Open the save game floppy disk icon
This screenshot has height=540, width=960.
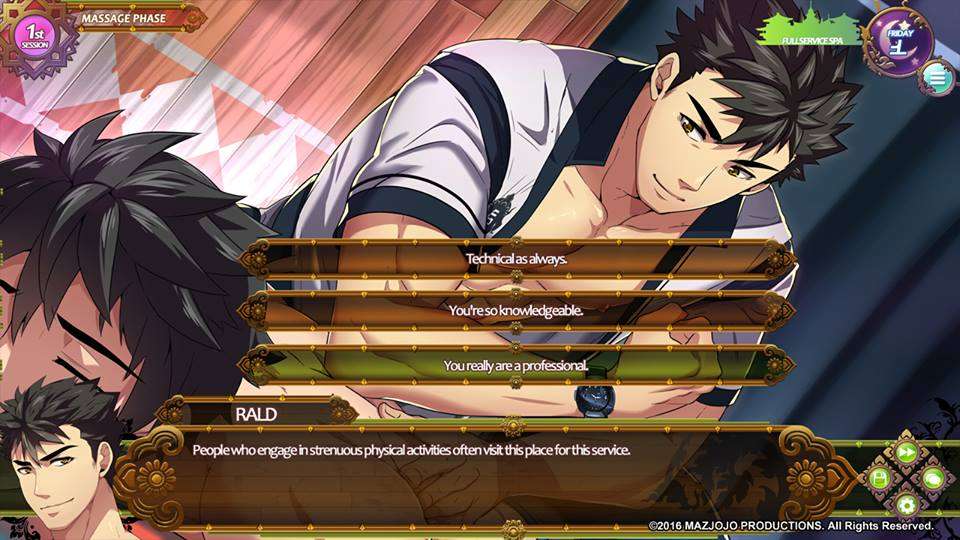point(880,479)
